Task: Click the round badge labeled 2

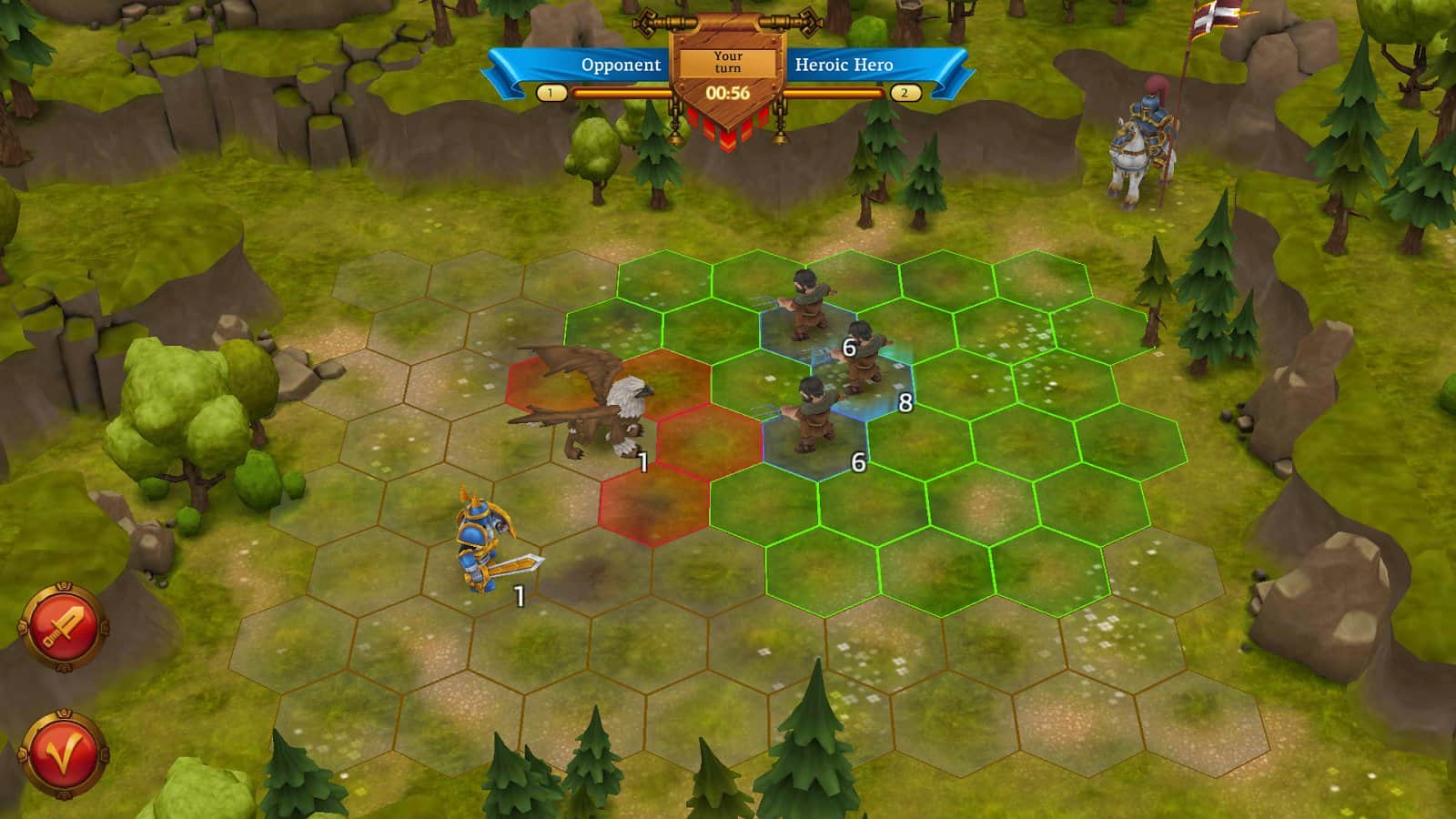Action: tap(904, 91)
